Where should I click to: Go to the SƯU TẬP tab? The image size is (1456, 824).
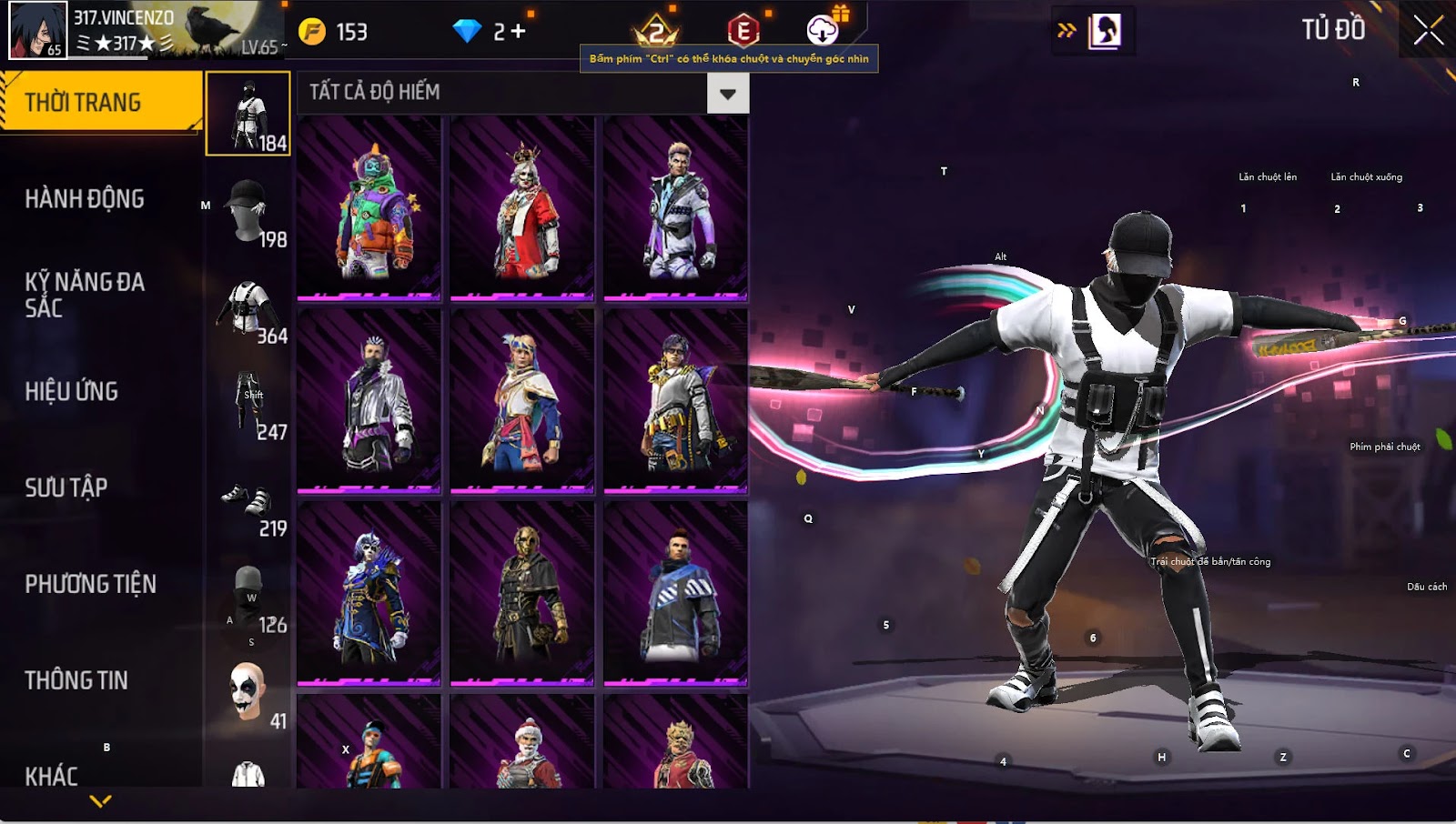tap(66, 487)
